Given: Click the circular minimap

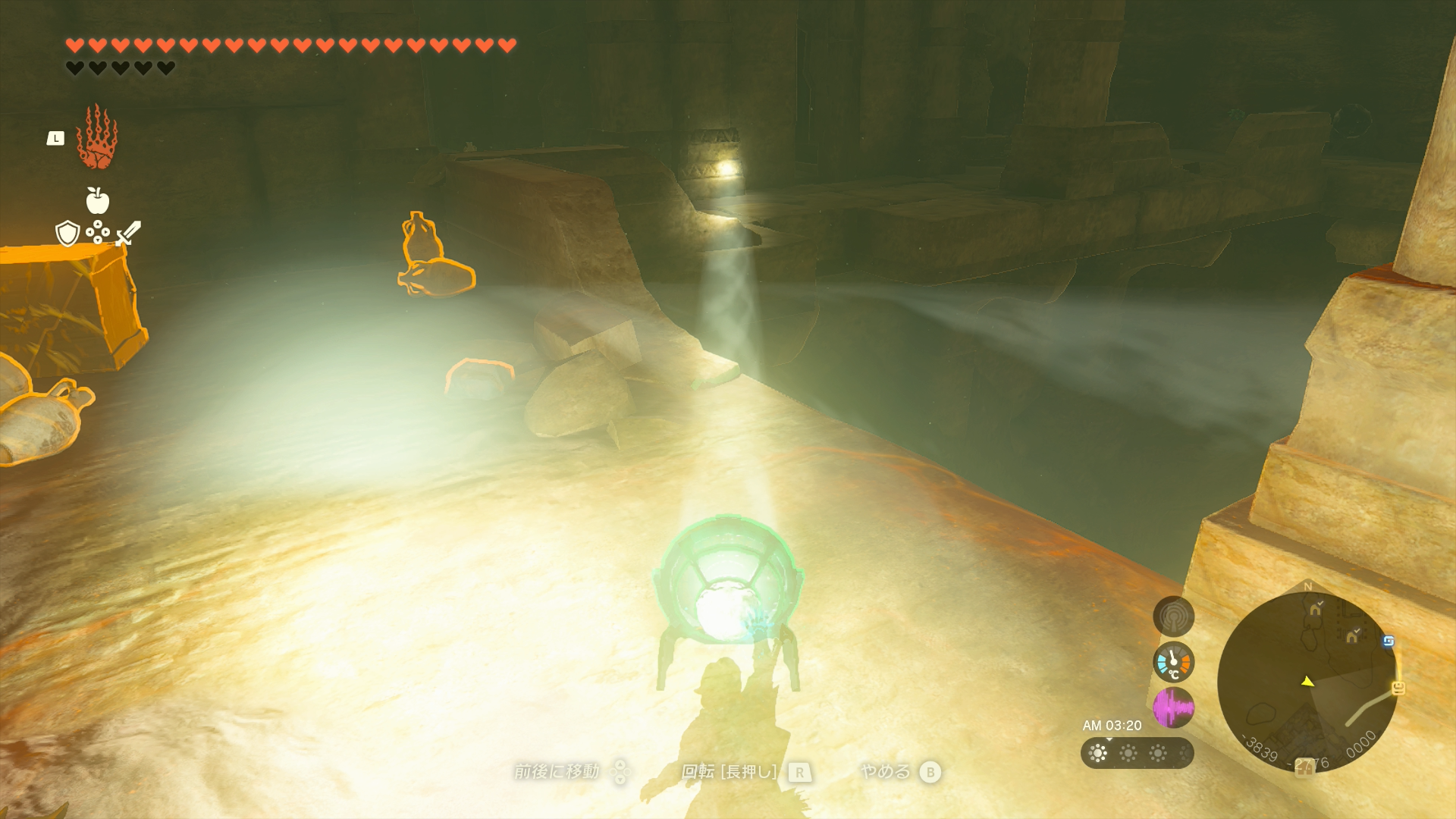Looking at the screenshot, I should [1307, 681].
